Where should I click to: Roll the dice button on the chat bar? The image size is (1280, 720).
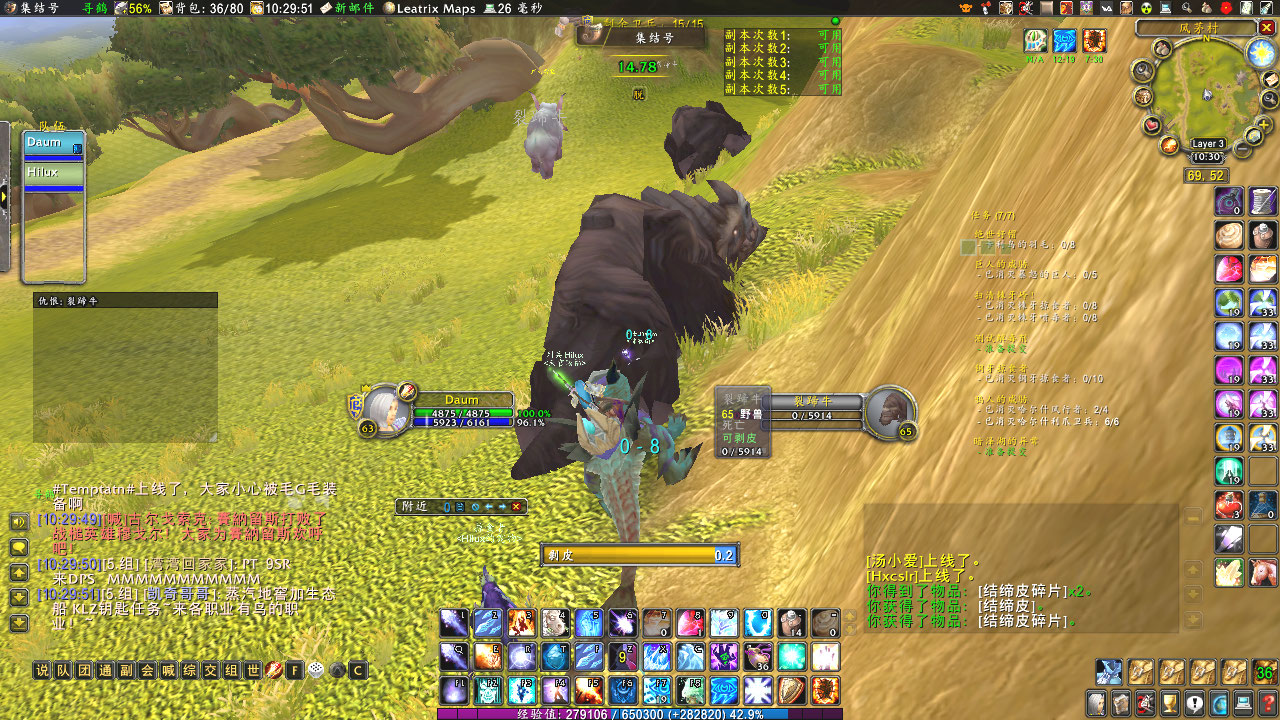[x=316, y=670]
